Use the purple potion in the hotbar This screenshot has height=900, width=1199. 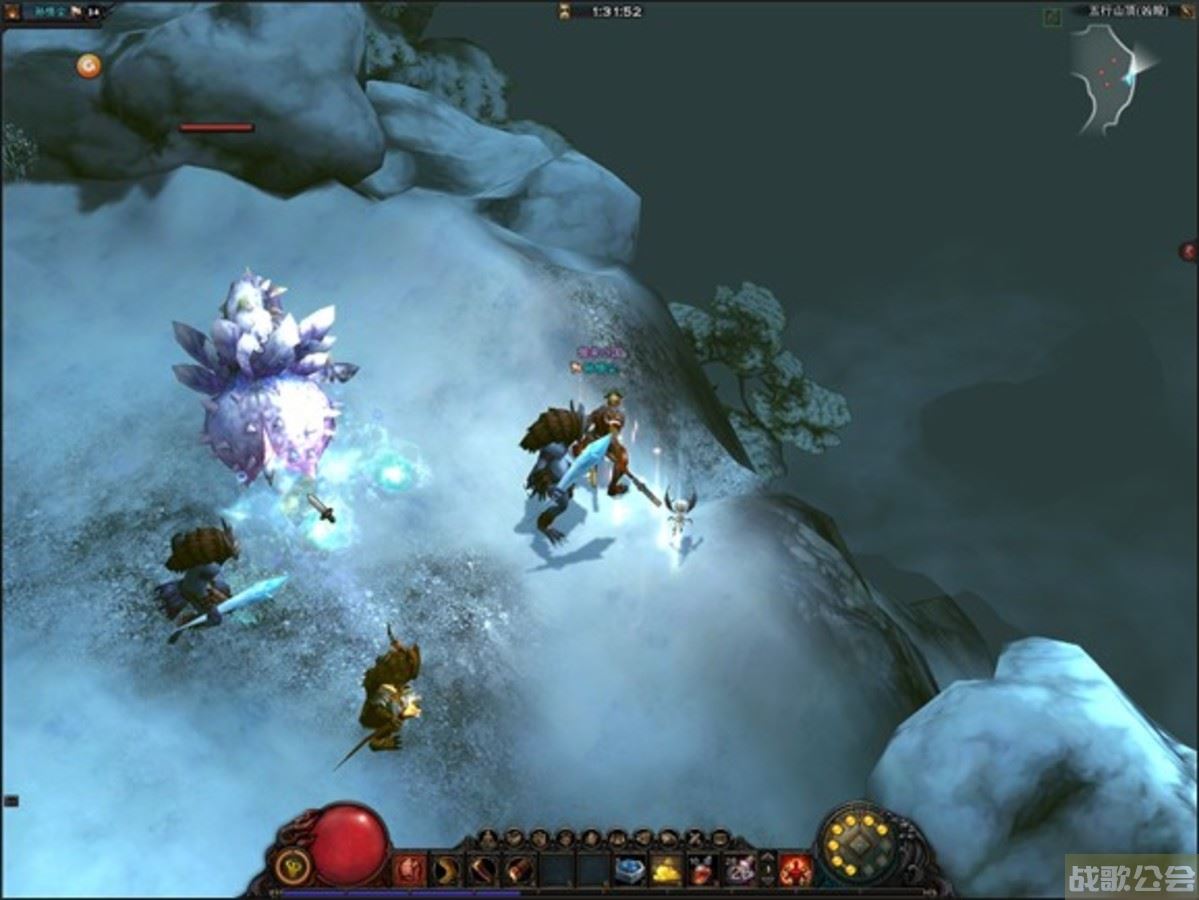point(739,870)
